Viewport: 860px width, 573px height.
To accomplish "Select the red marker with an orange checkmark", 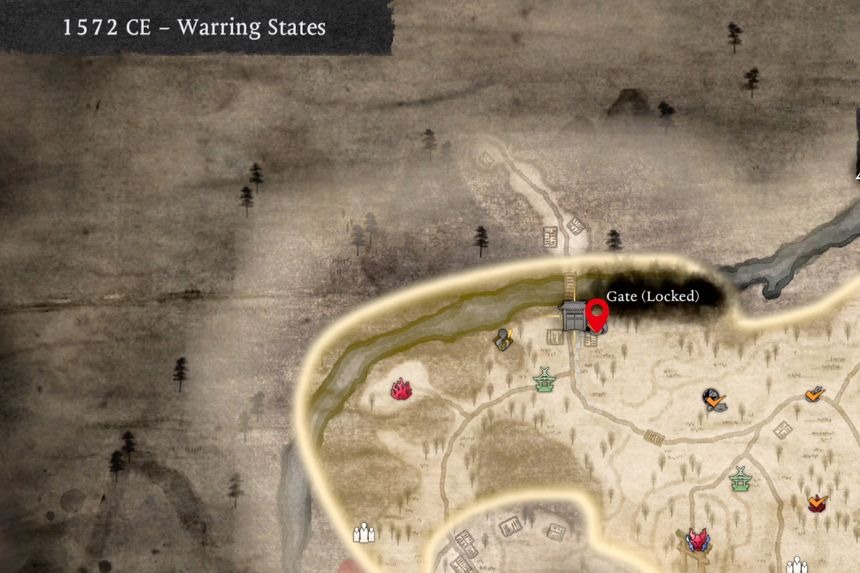I will (x=818, y=503).
